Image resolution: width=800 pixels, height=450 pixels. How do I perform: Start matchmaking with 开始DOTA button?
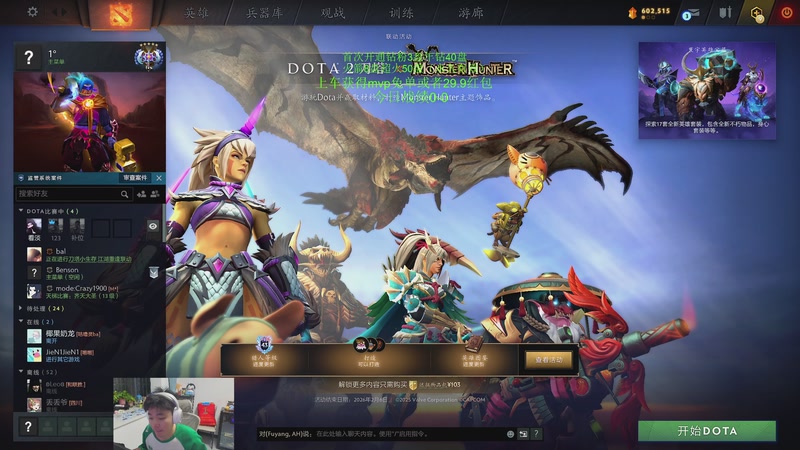pyautogui.click(x=707, y=431)
